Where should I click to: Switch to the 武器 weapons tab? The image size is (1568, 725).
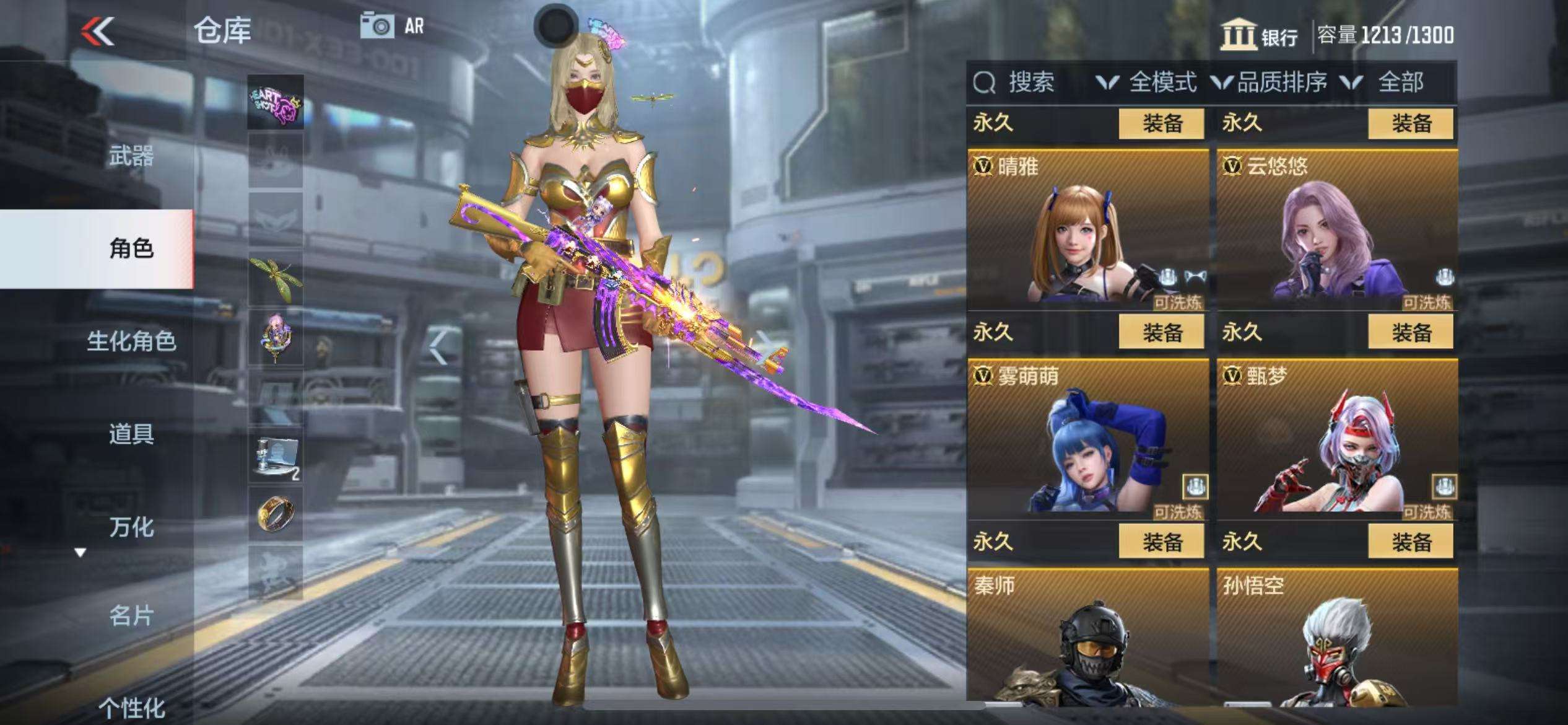coord(131,156)
